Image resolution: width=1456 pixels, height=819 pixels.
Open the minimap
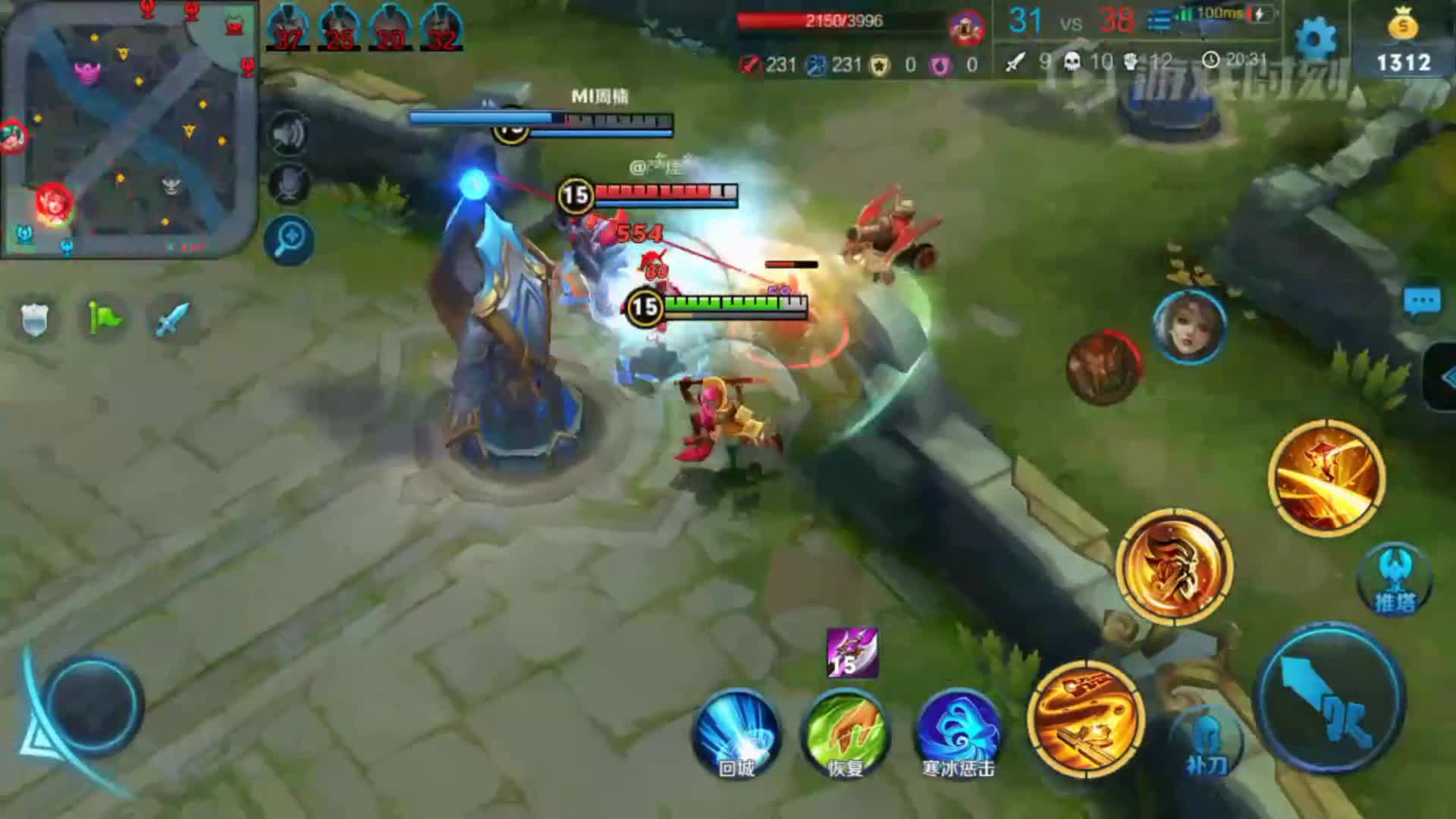[129, 129]
